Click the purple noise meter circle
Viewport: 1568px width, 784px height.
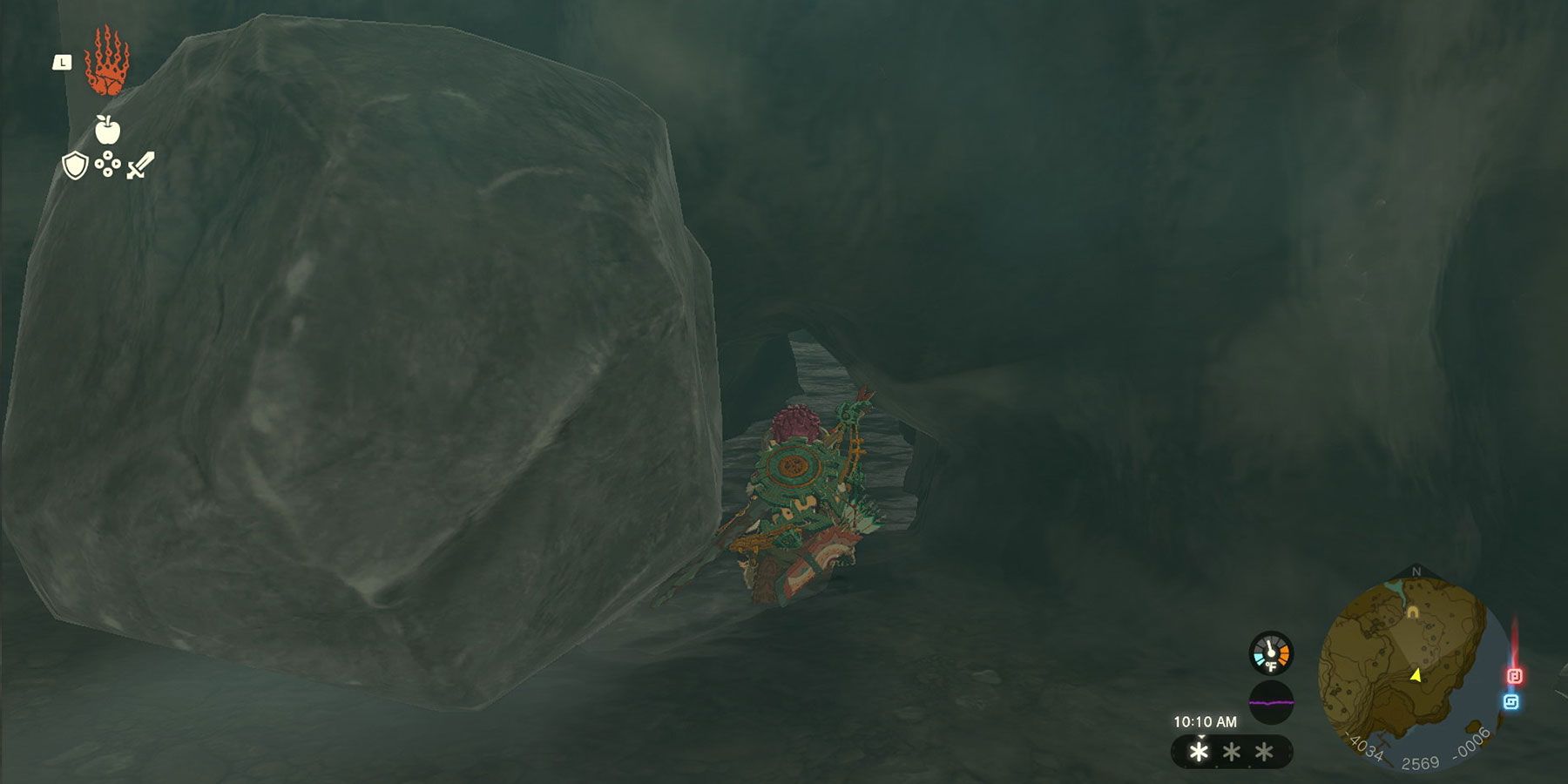tap(1271, 703)
